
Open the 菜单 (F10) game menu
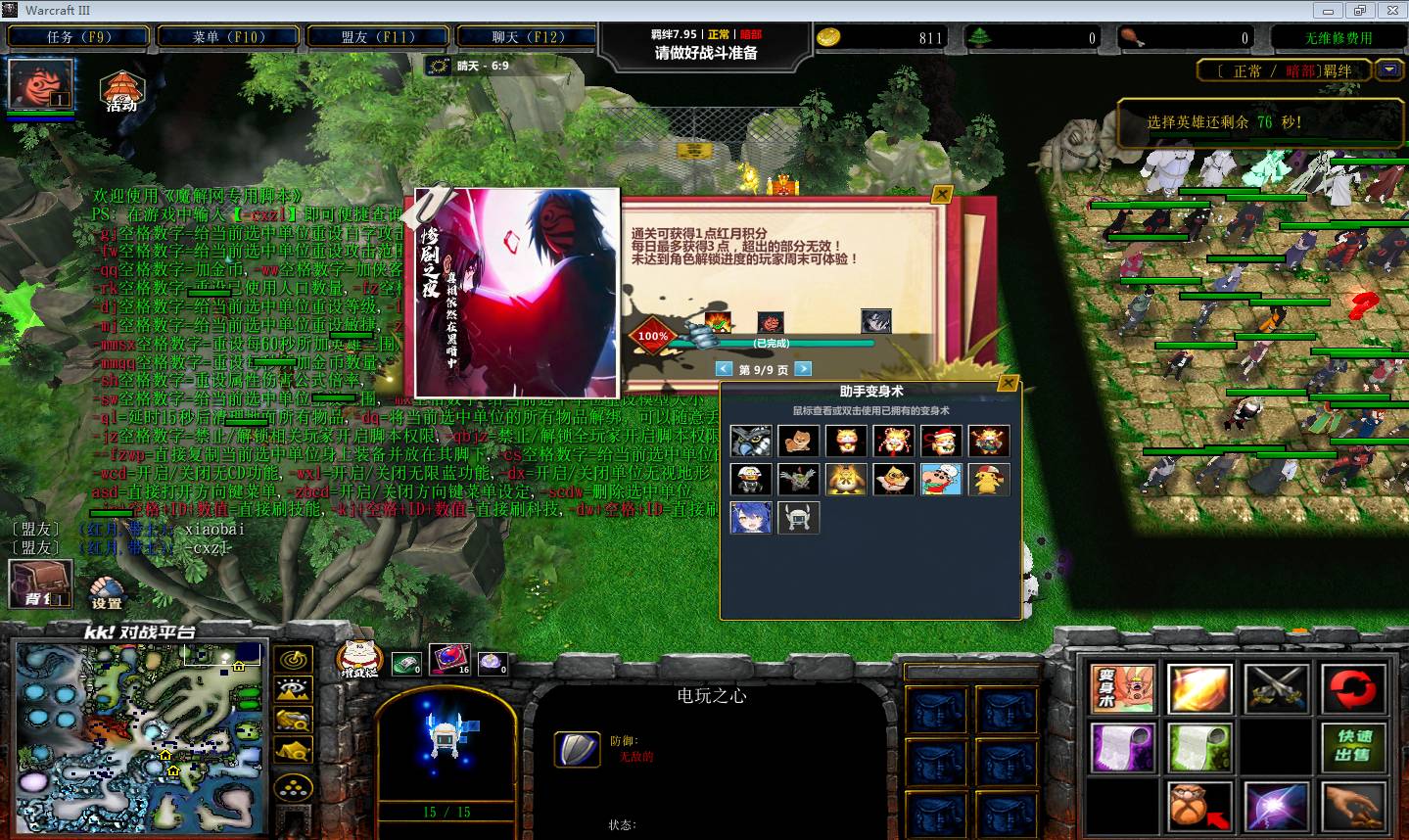coord(228,37)
